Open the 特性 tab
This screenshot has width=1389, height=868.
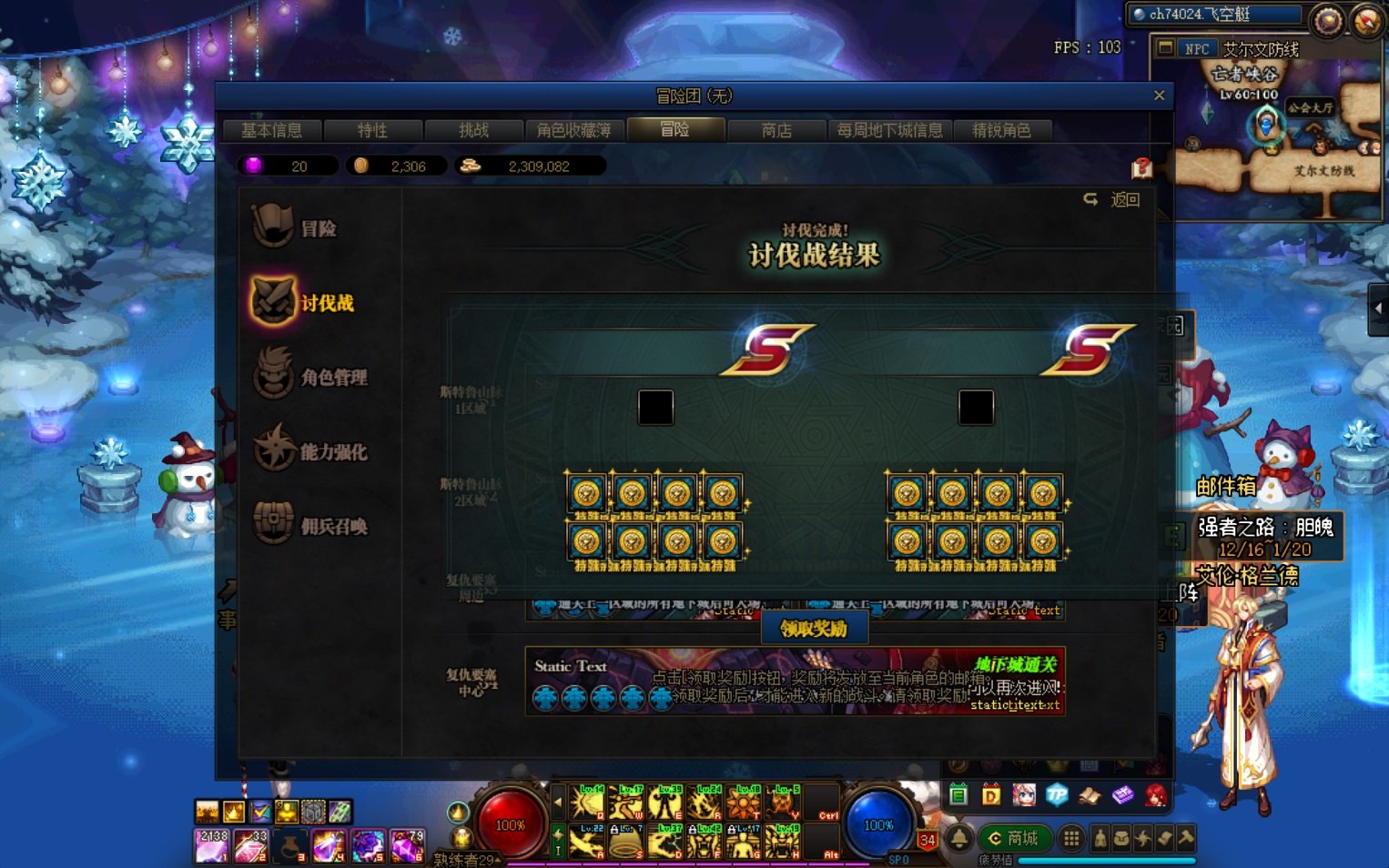372,130
